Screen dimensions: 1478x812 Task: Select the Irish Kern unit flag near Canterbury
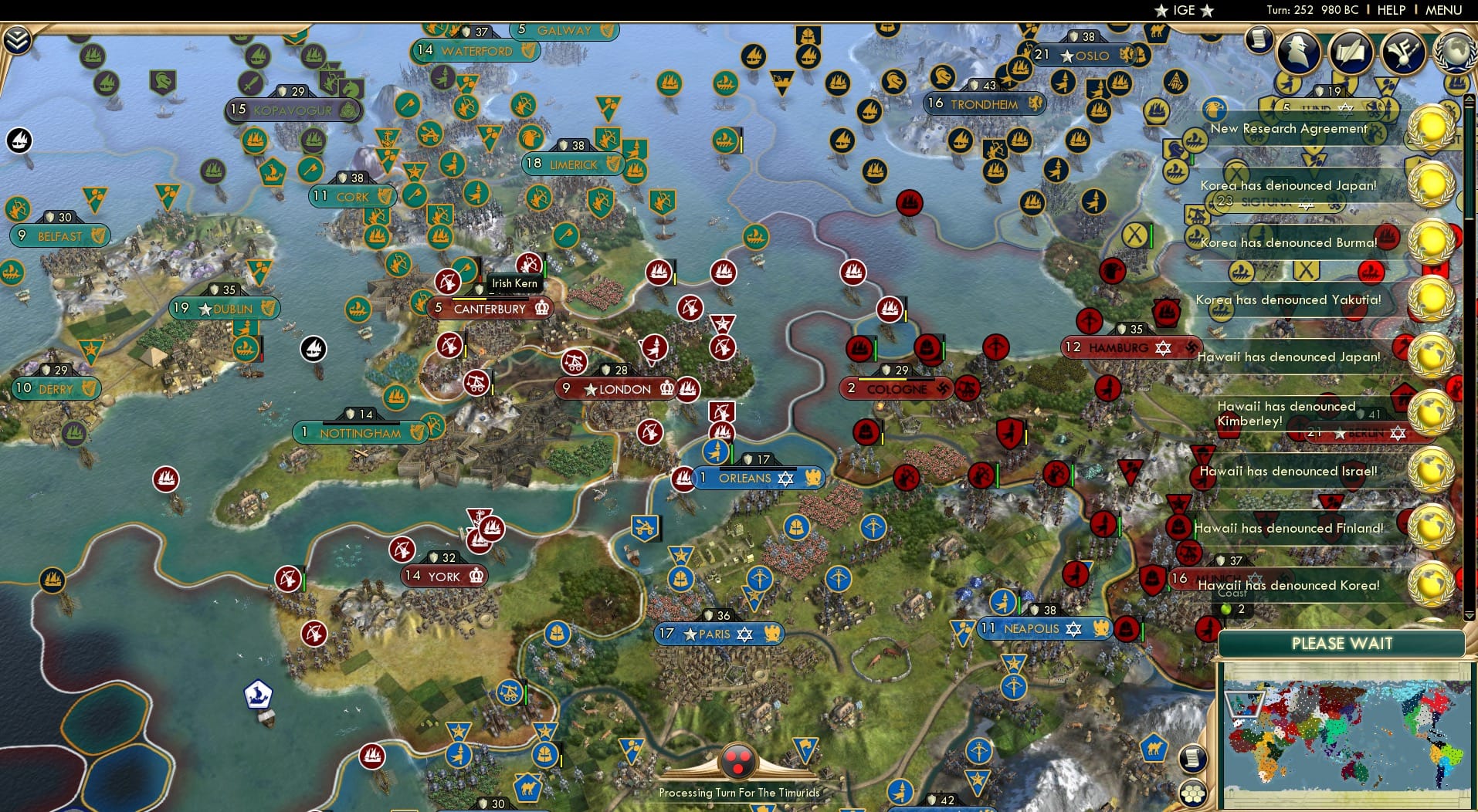pyautogui.click(x=514, y=283)
